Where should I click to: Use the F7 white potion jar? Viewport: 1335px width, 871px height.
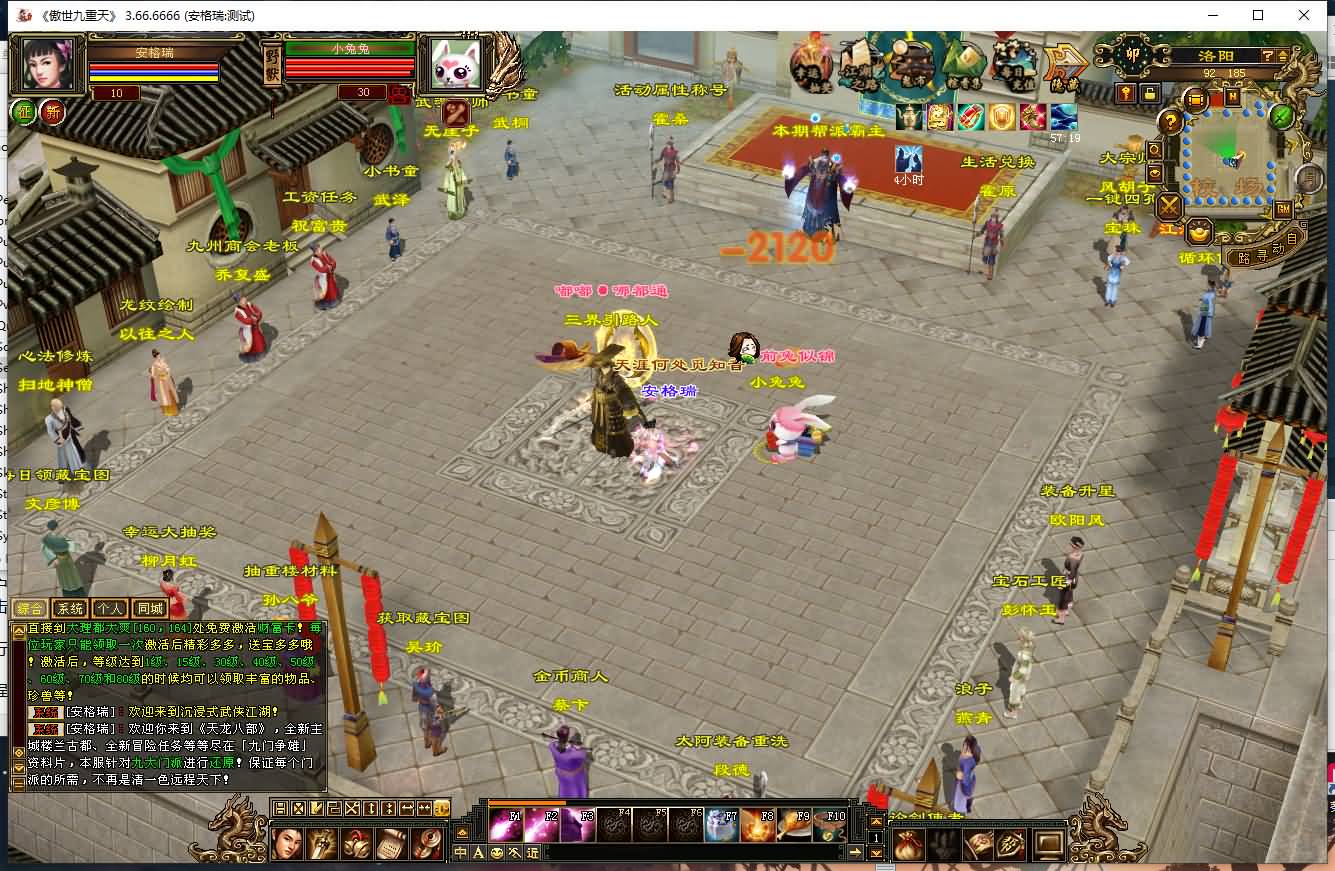pyautogui.click(x=722, y=826)
